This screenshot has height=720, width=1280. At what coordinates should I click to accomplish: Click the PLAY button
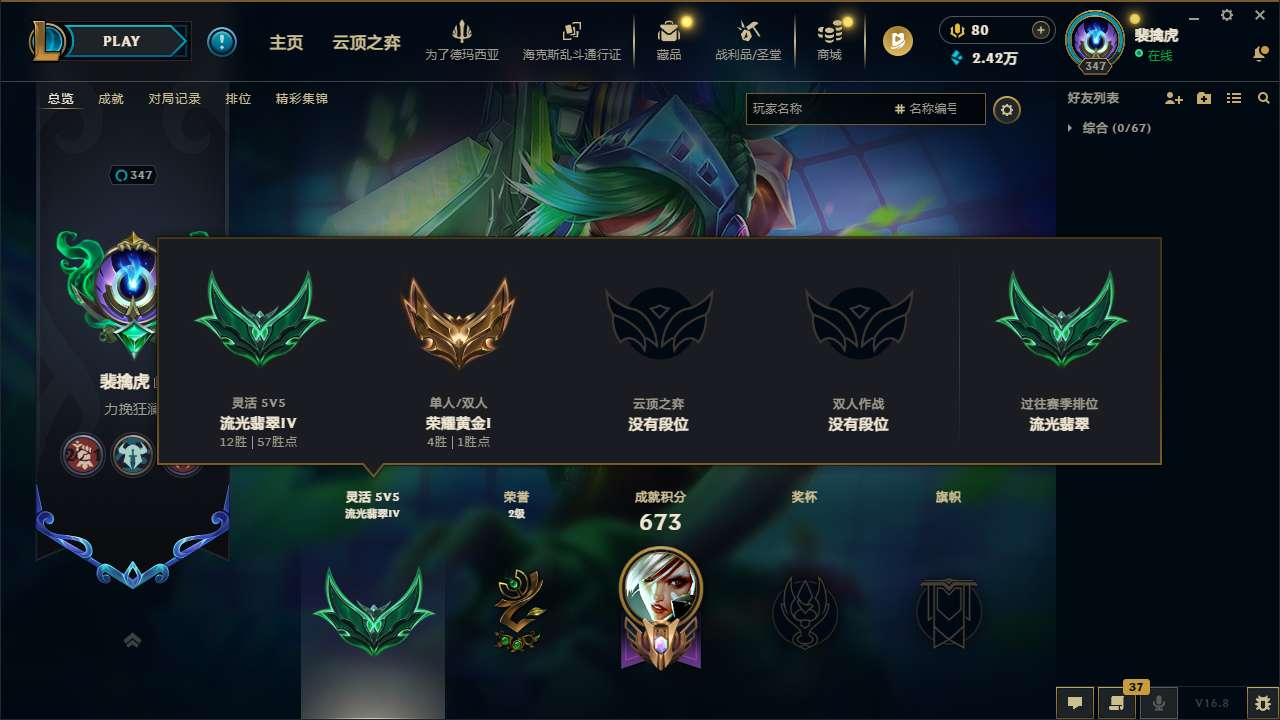(122, 41)
